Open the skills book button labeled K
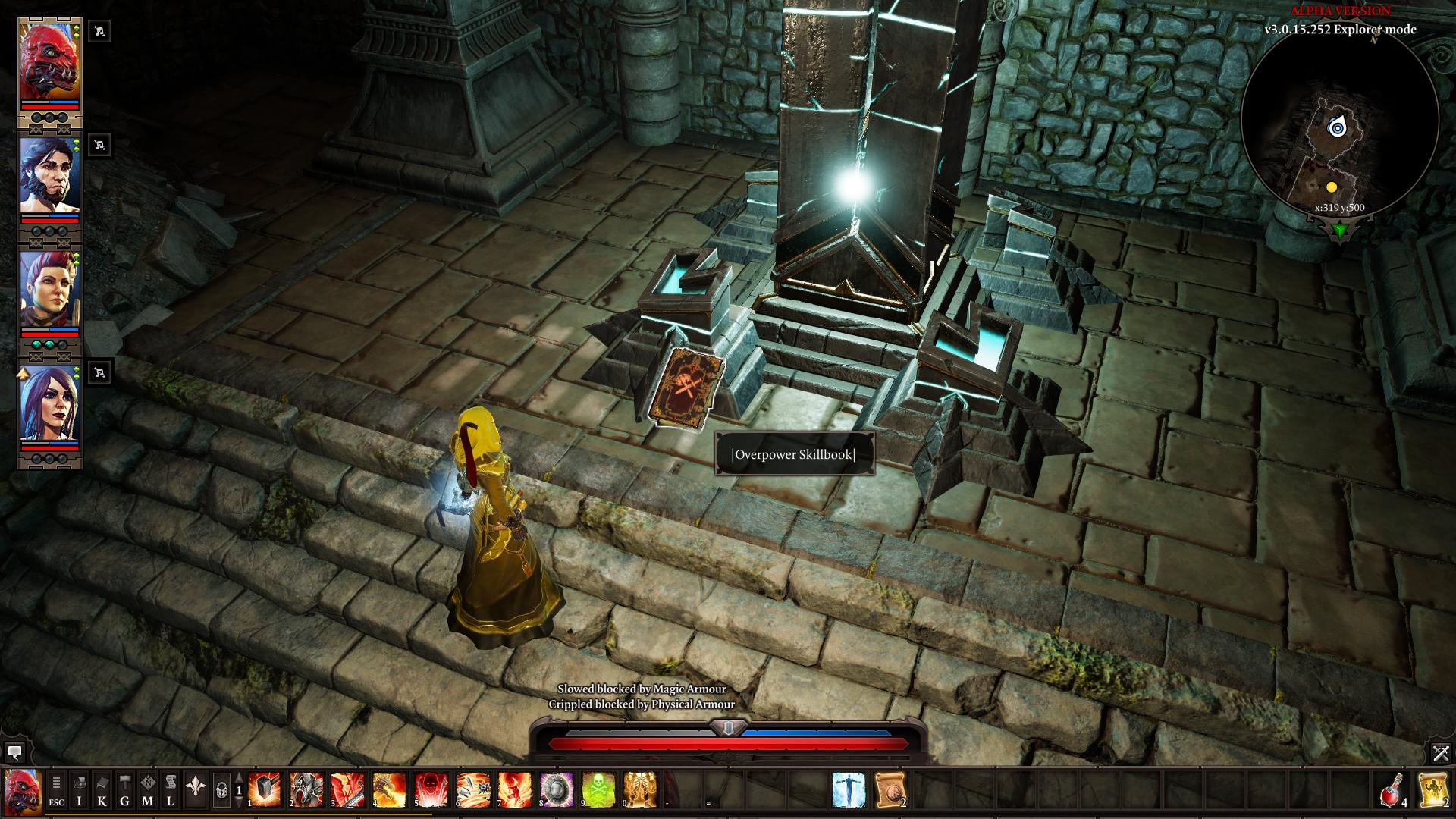Viewport: 1456px width, 819px height. [x=102, y=790]
